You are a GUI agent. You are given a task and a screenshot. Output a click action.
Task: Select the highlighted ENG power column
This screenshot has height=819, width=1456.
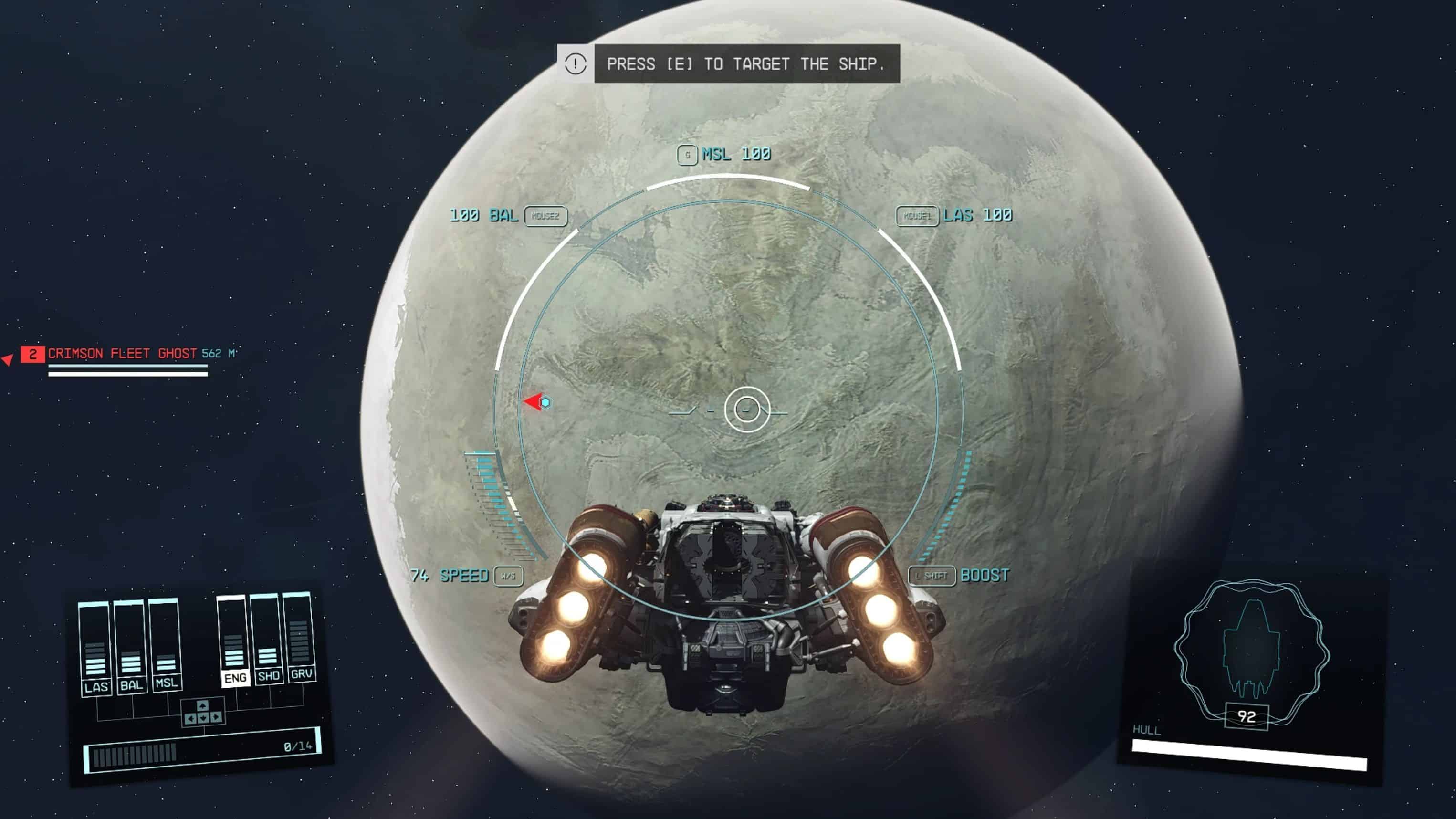[234, 640]
